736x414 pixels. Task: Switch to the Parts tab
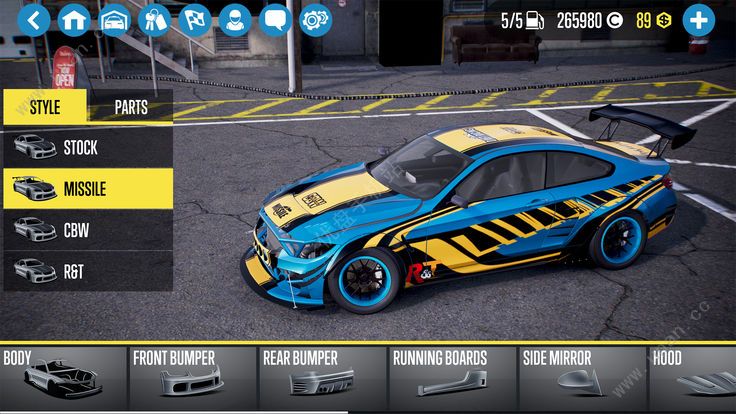point(131,106)
